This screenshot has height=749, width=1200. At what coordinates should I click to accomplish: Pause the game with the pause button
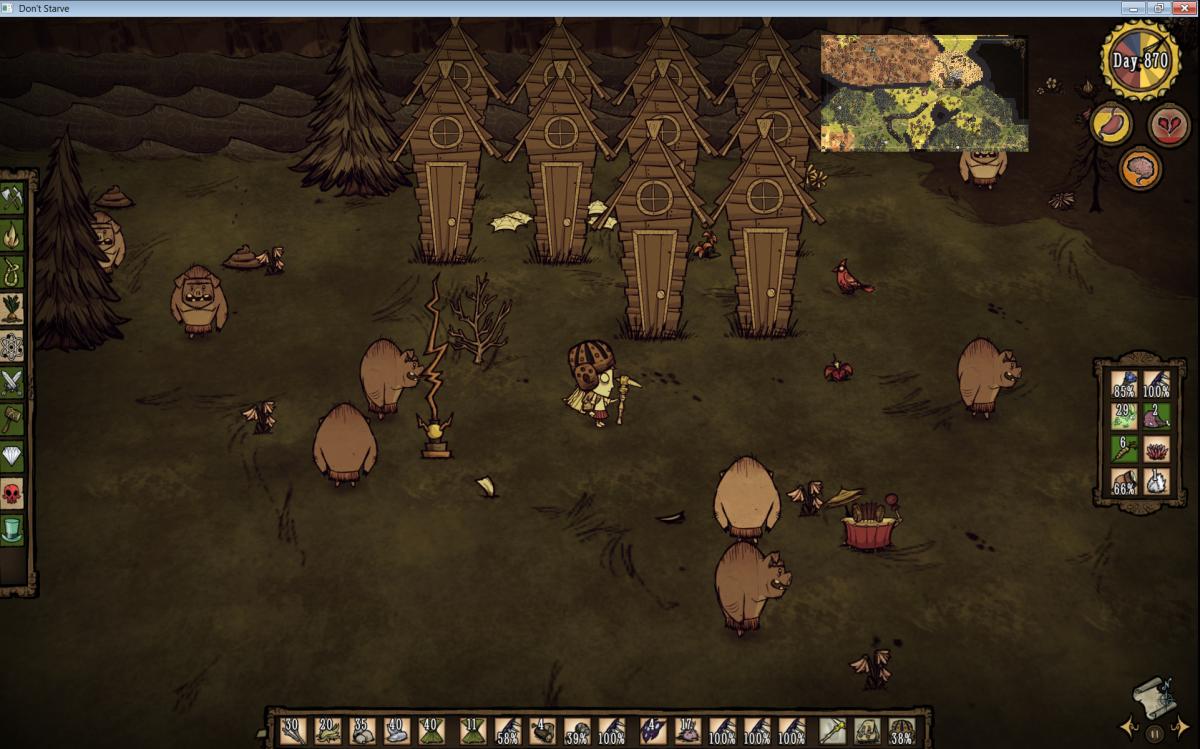(x=1153, y=733)
